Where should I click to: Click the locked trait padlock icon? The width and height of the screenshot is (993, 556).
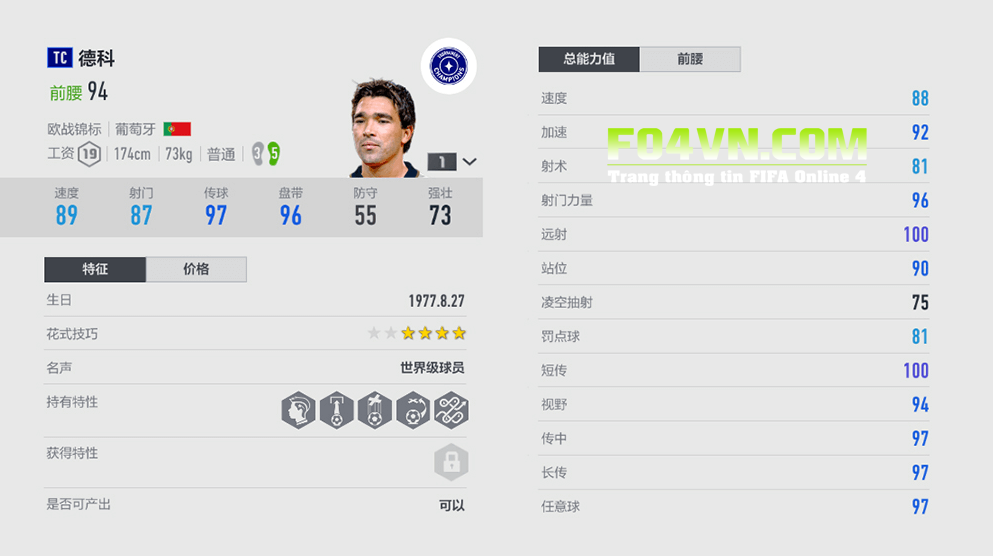(451, 462)
